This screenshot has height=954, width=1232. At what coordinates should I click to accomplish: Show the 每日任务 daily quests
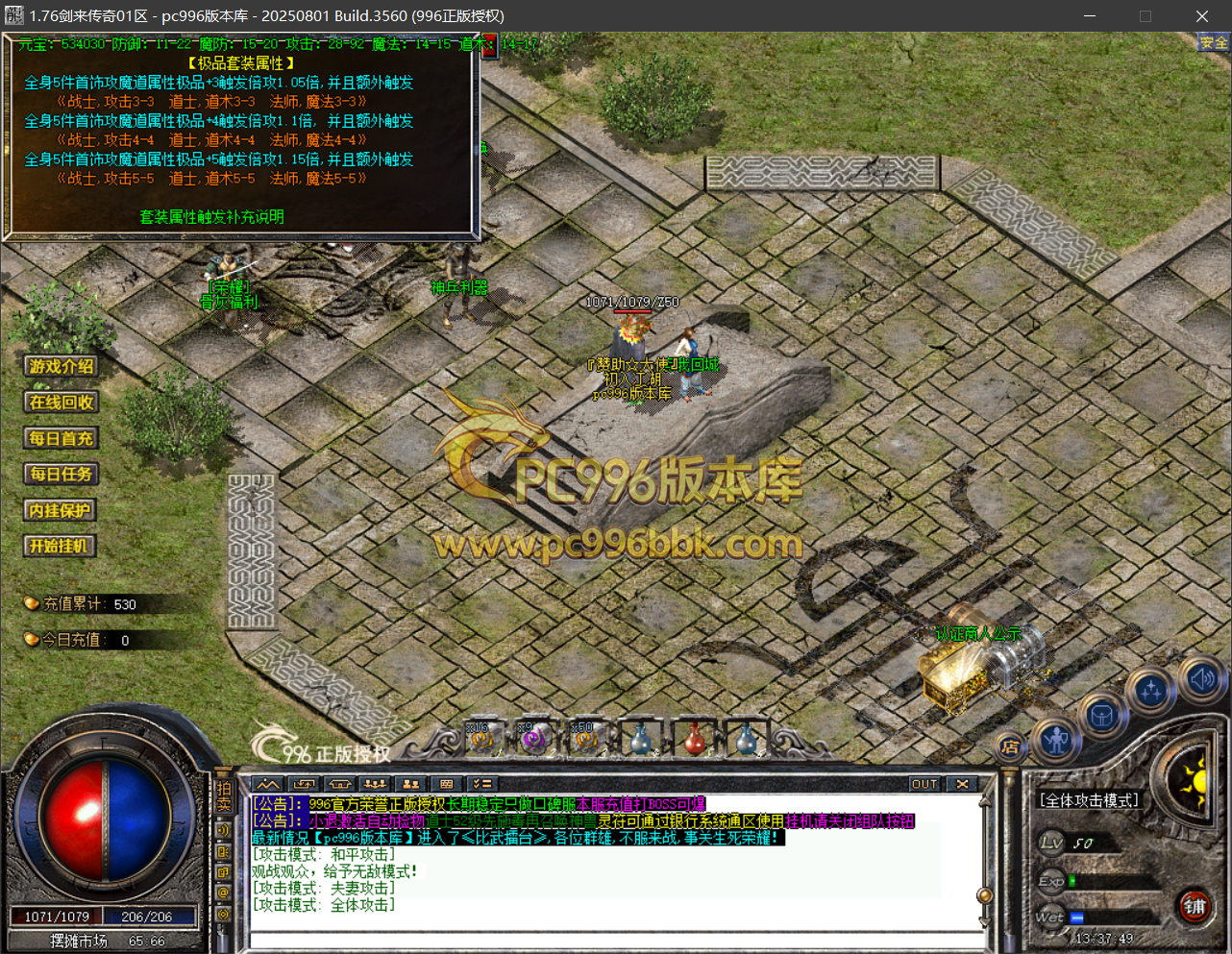pos(62,475)
